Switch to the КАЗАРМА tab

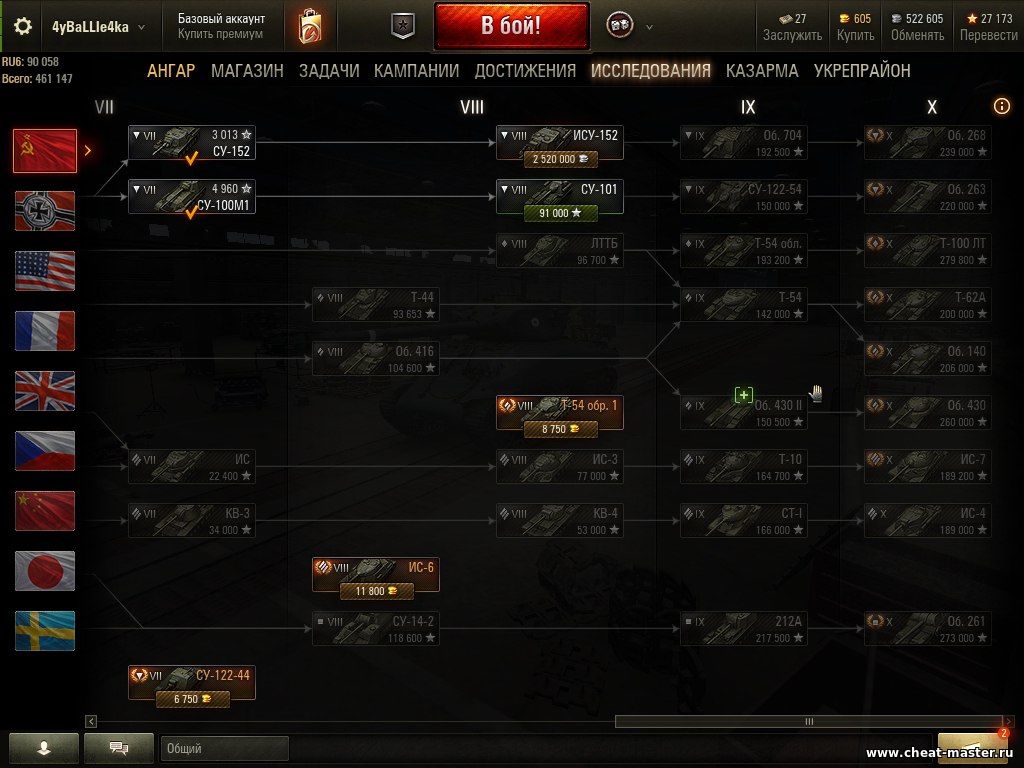point(762,71)
